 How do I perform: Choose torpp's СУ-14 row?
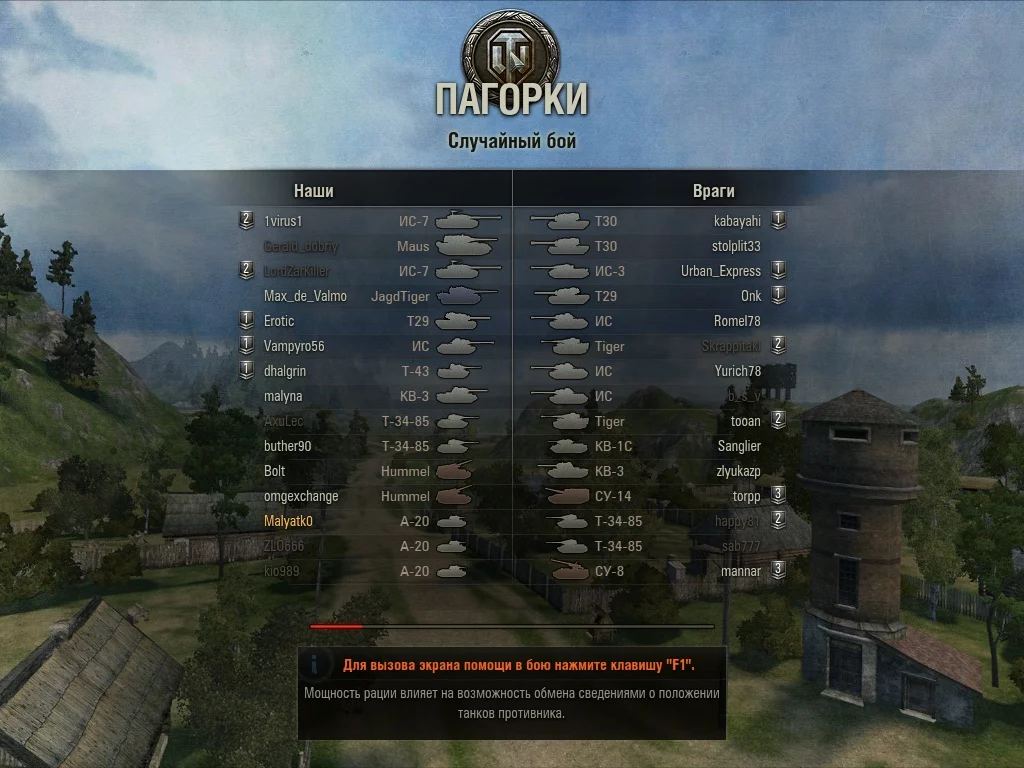point(746,496)
